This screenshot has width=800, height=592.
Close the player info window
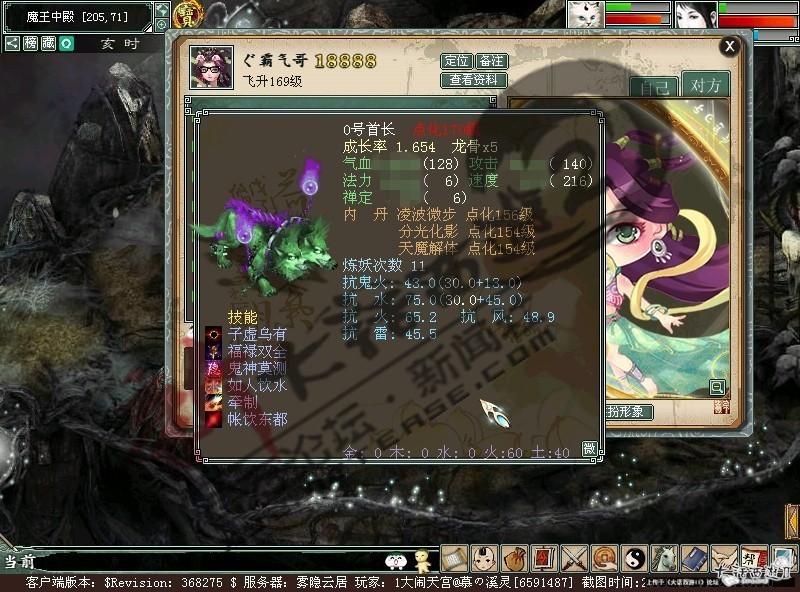tap(730, 45)
